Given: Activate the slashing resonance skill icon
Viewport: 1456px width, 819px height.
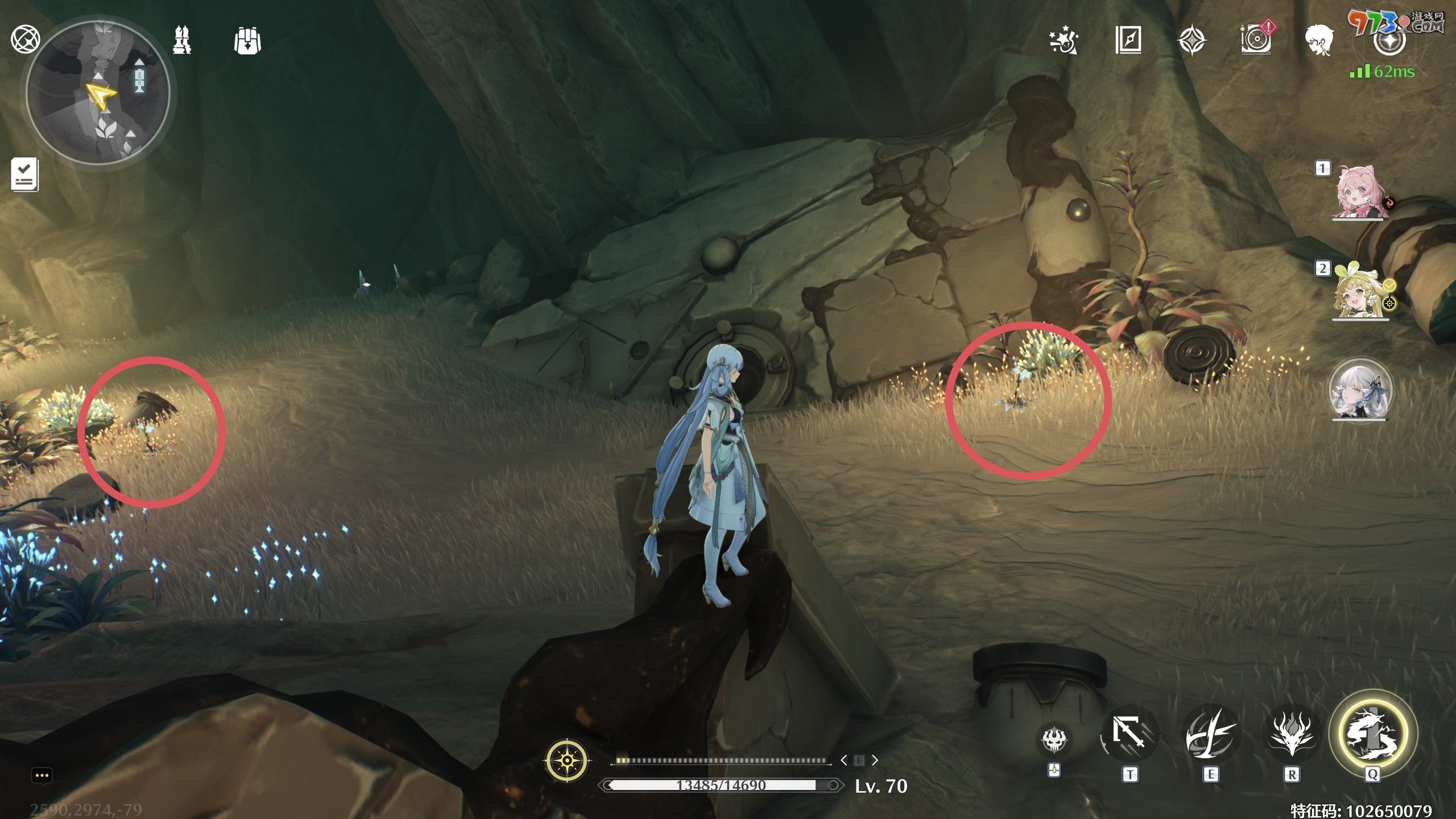Looking at the screenshot, I should point(1210,734).
